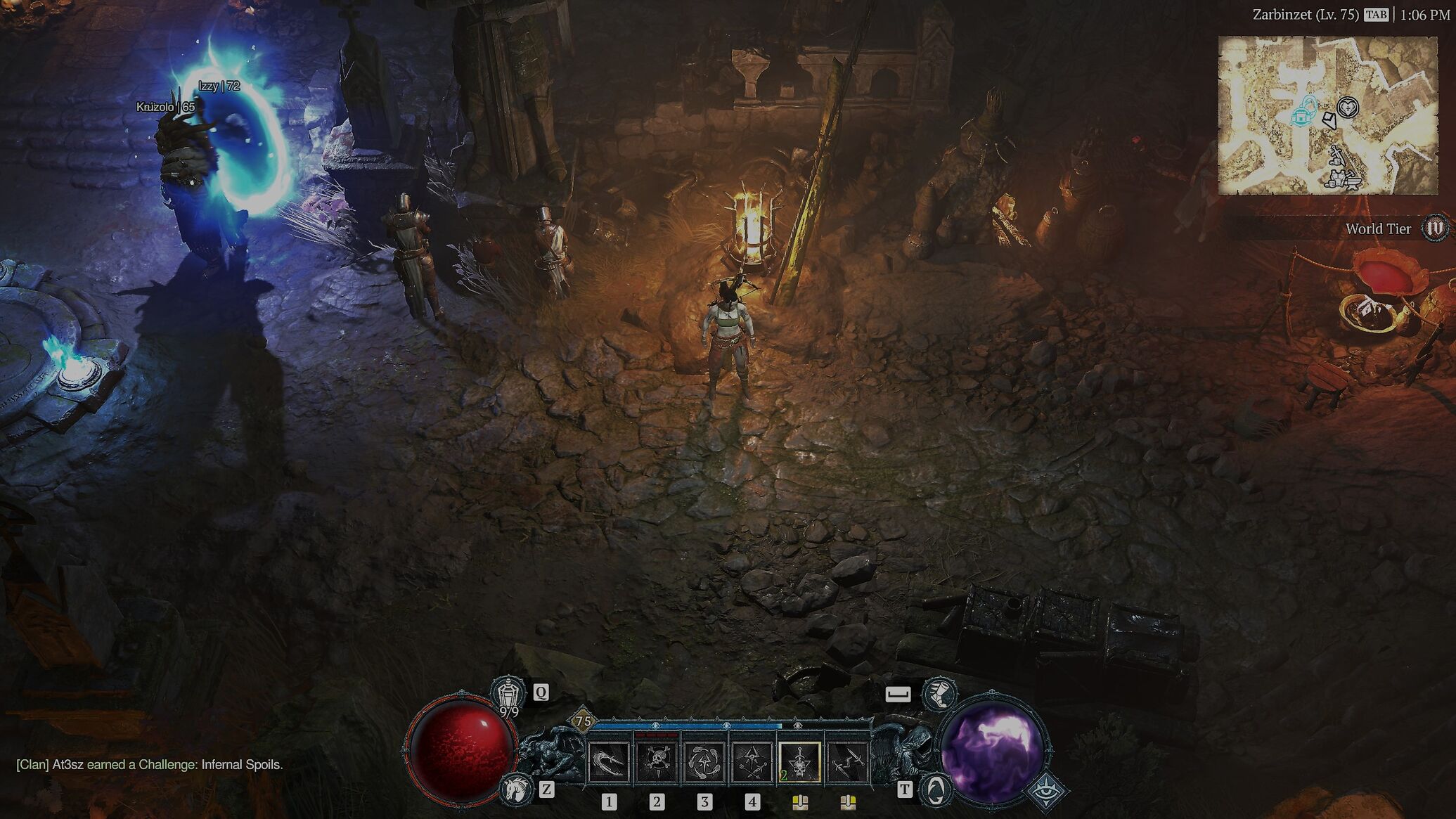Image resolution: width=1456 pixels, height=819 pixels.
Task: Summon the mount with the horse icon
Action: coord(515,789)
